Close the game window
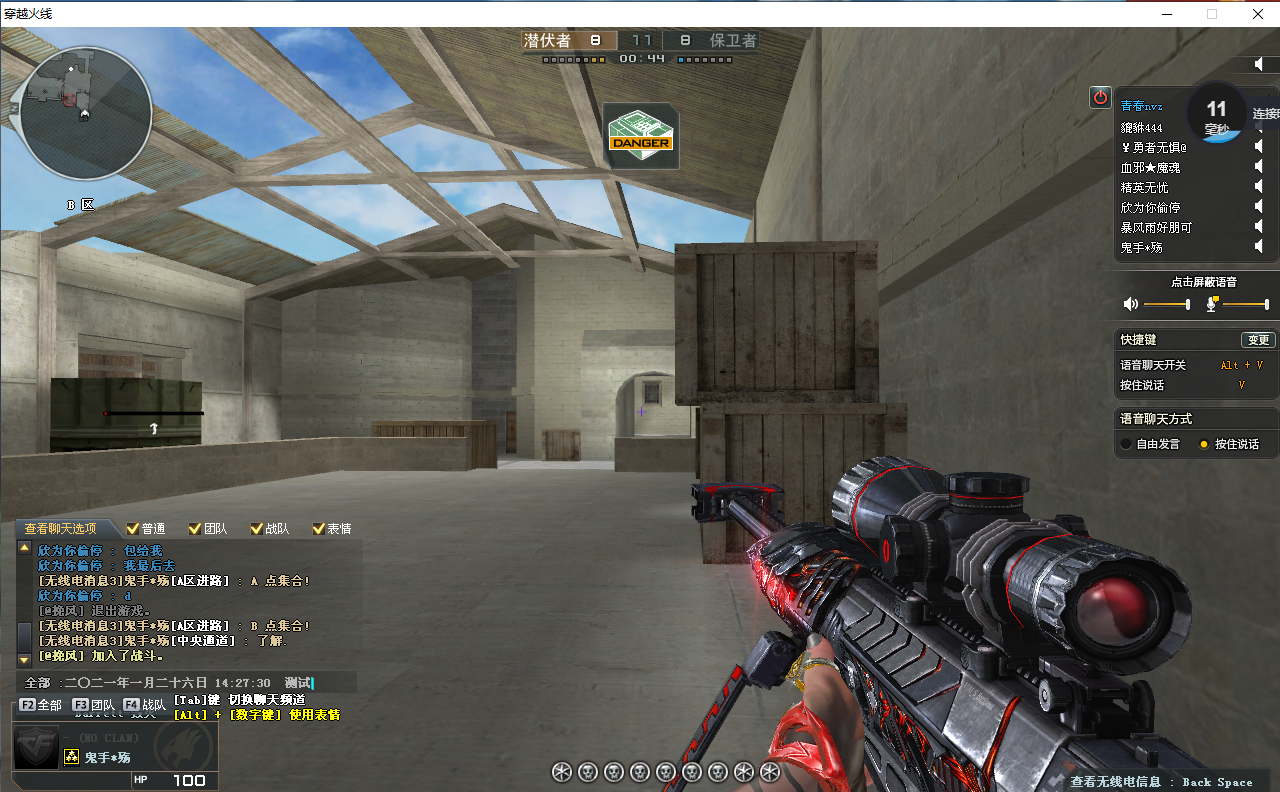The image size is (1280, 792). (x=1257, y=14)
